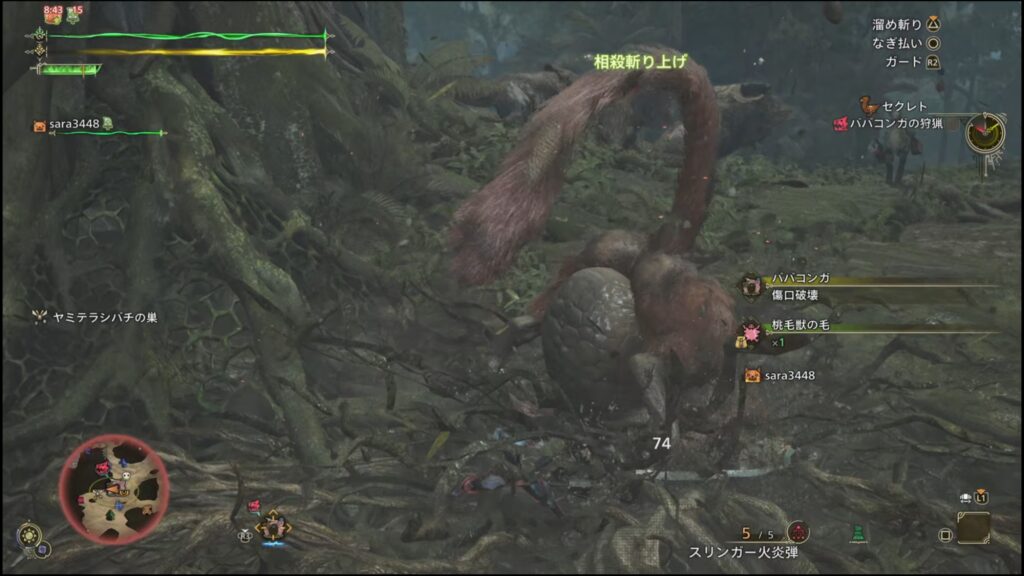The image size is (1024, 576).
Task: Click the red monster icon on minimap
Action: pyautogui.click(x=102, y=466)
